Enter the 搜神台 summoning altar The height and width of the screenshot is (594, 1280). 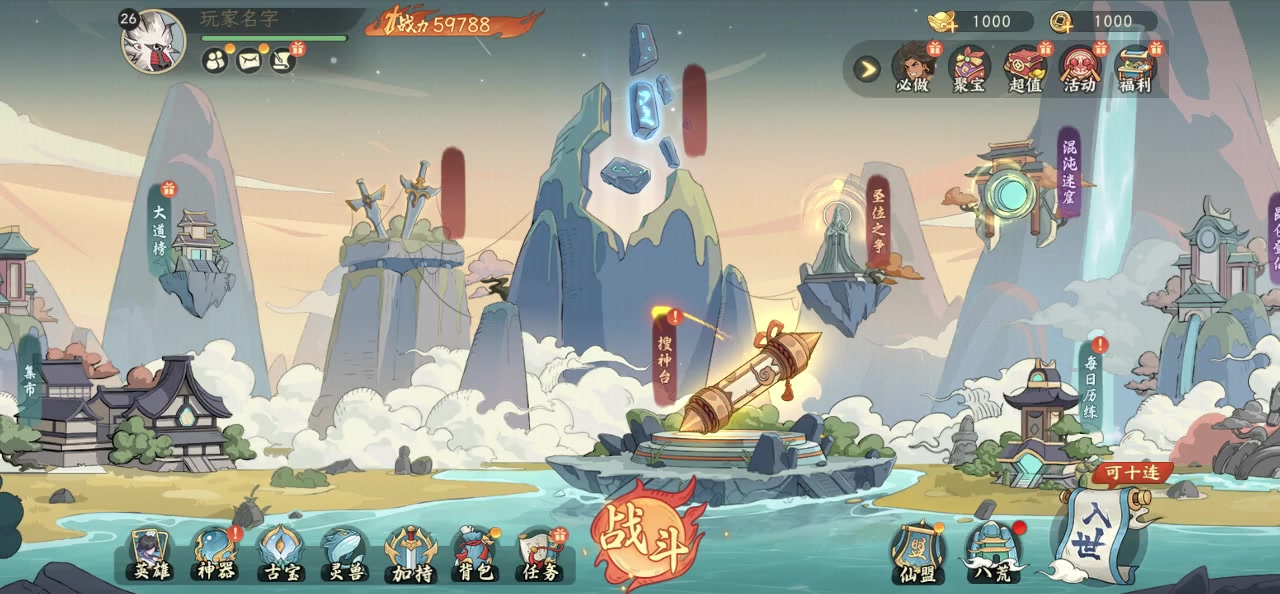pos(665,360)
